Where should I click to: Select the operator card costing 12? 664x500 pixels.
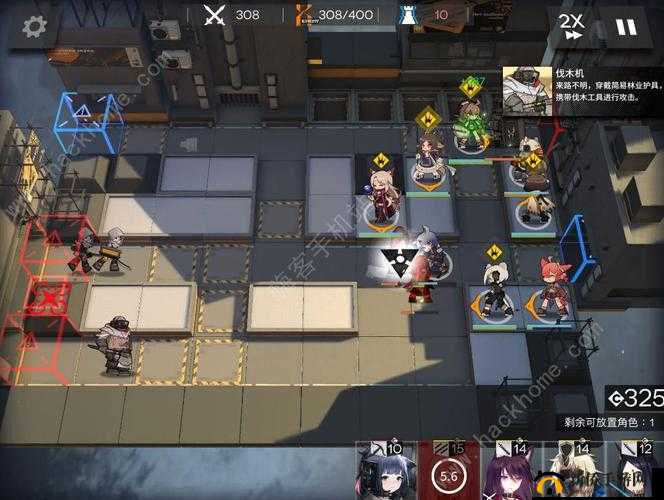point(636,470)
